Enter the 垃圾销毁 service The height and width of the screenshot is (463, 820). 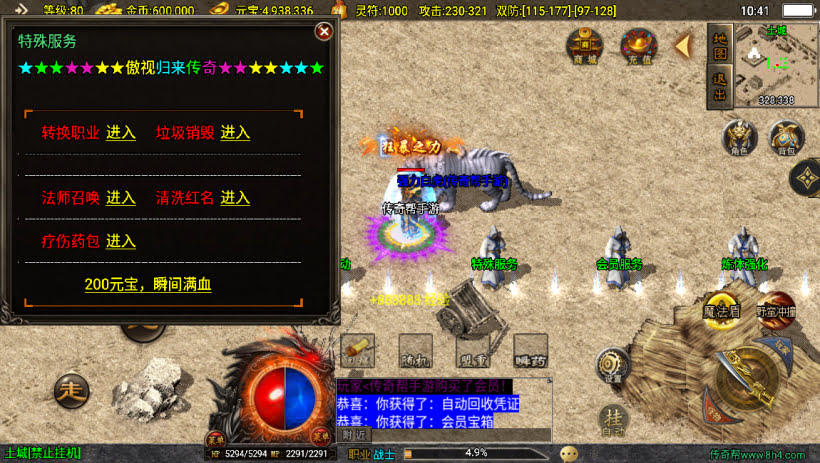point(235,133)
